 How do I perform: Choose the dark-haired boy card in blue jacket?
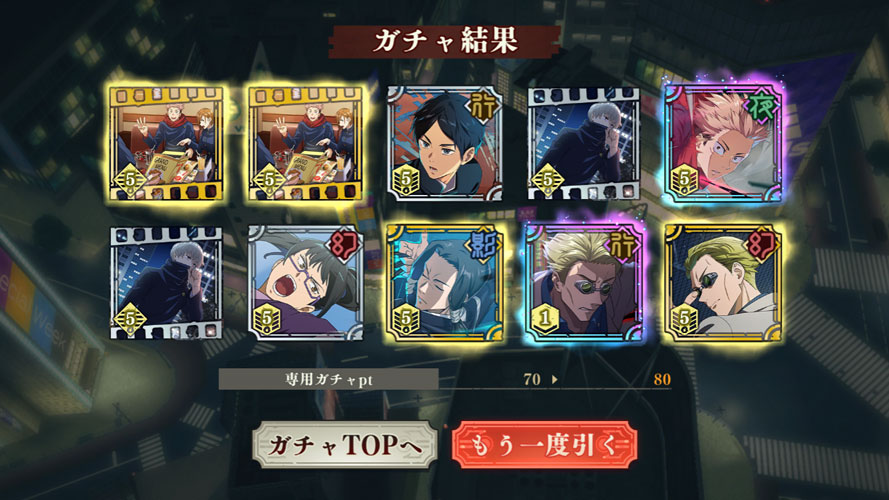[x=444, y=142]
